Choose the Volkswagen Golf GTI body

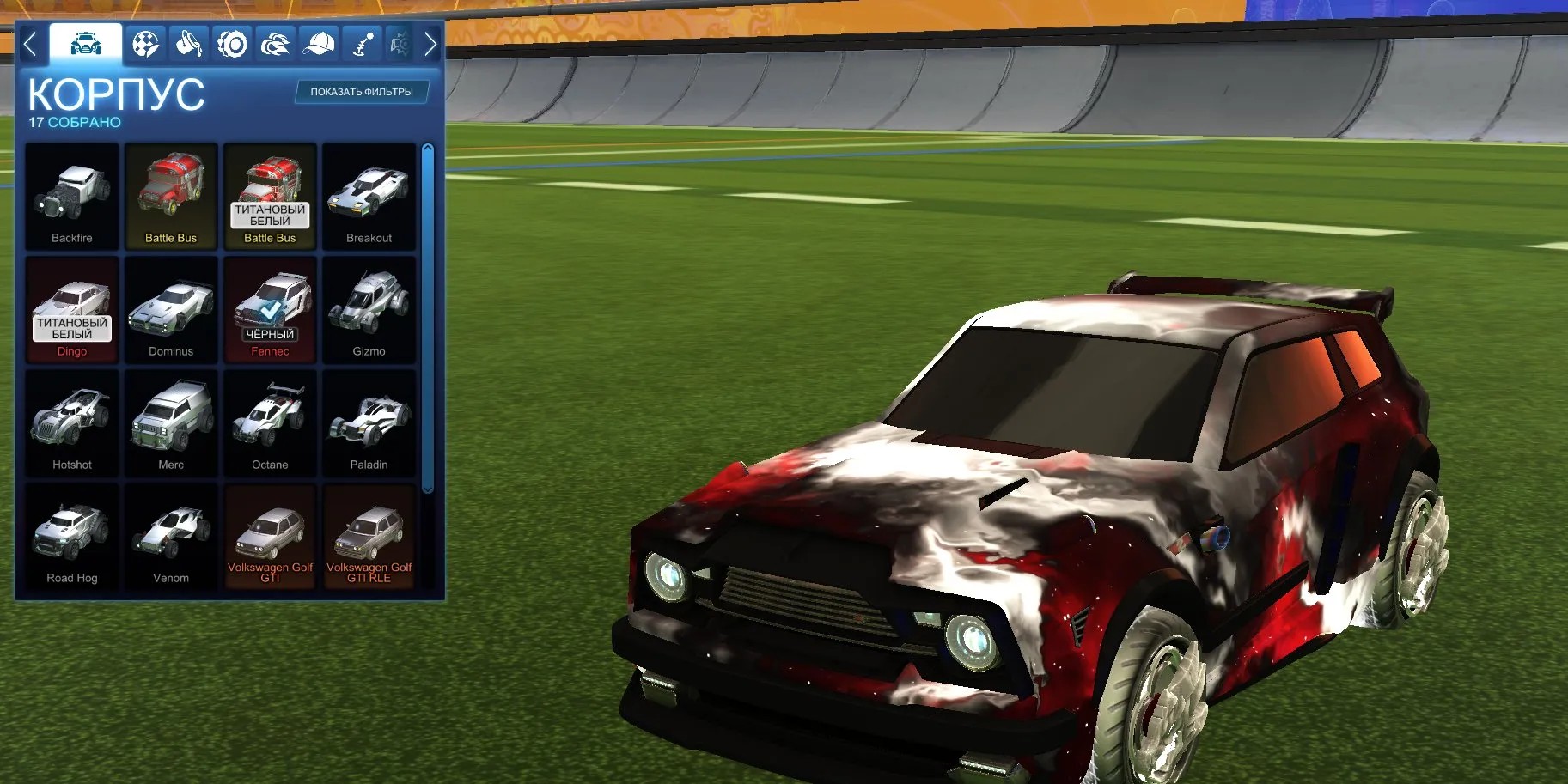(x=271, y=532)
